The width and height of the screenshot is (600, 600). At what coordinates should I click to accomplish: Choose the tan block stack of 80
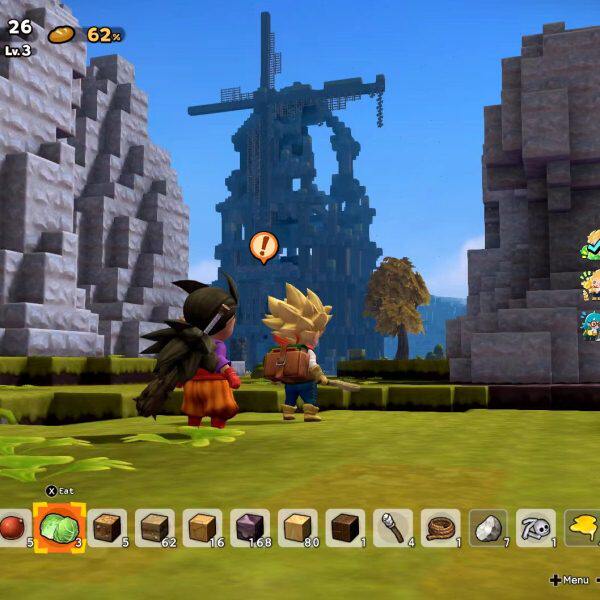[x=298, y=527]
